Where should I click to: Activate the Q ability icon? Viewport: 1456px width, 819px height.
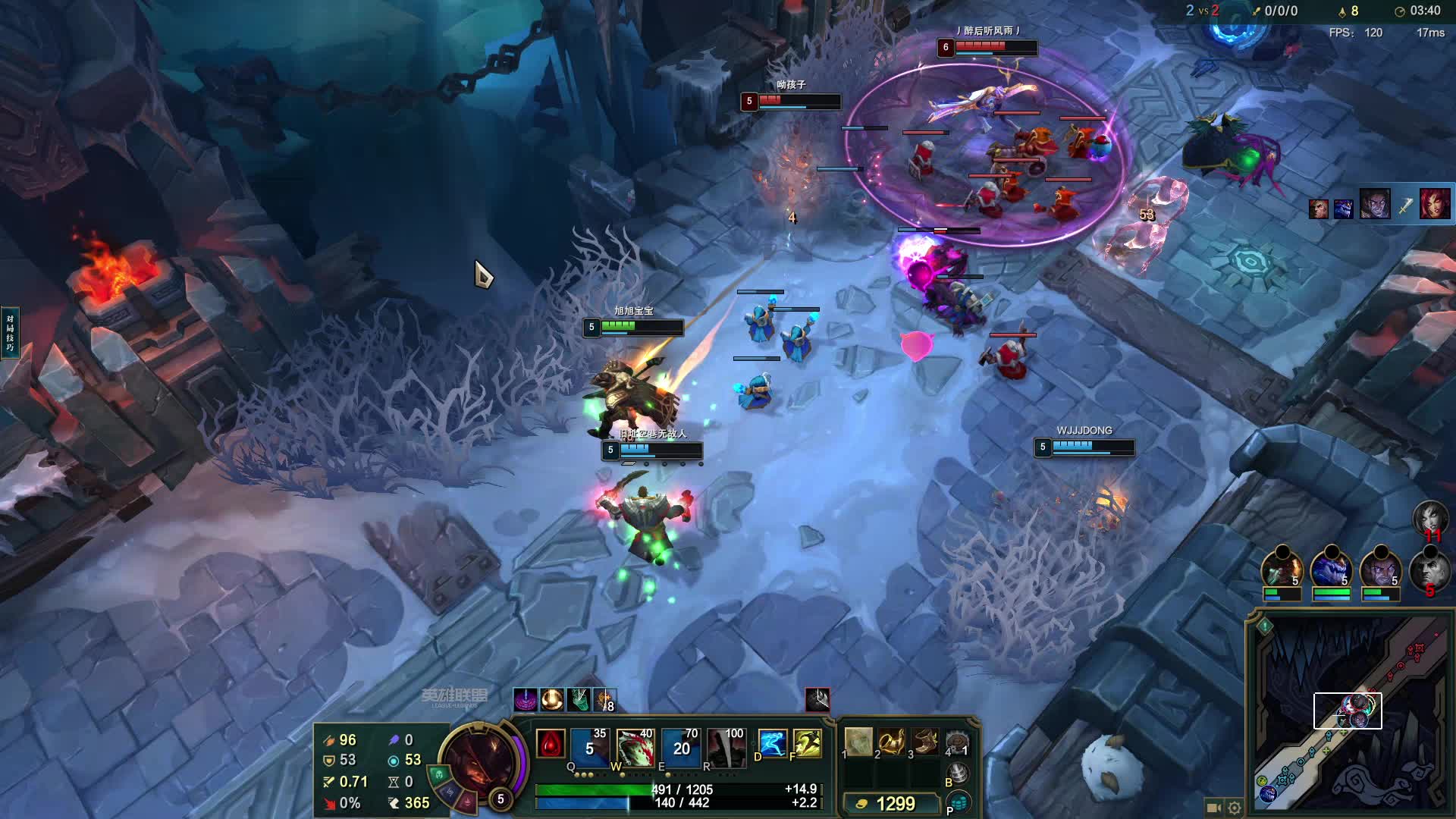(x=590, y=746)
